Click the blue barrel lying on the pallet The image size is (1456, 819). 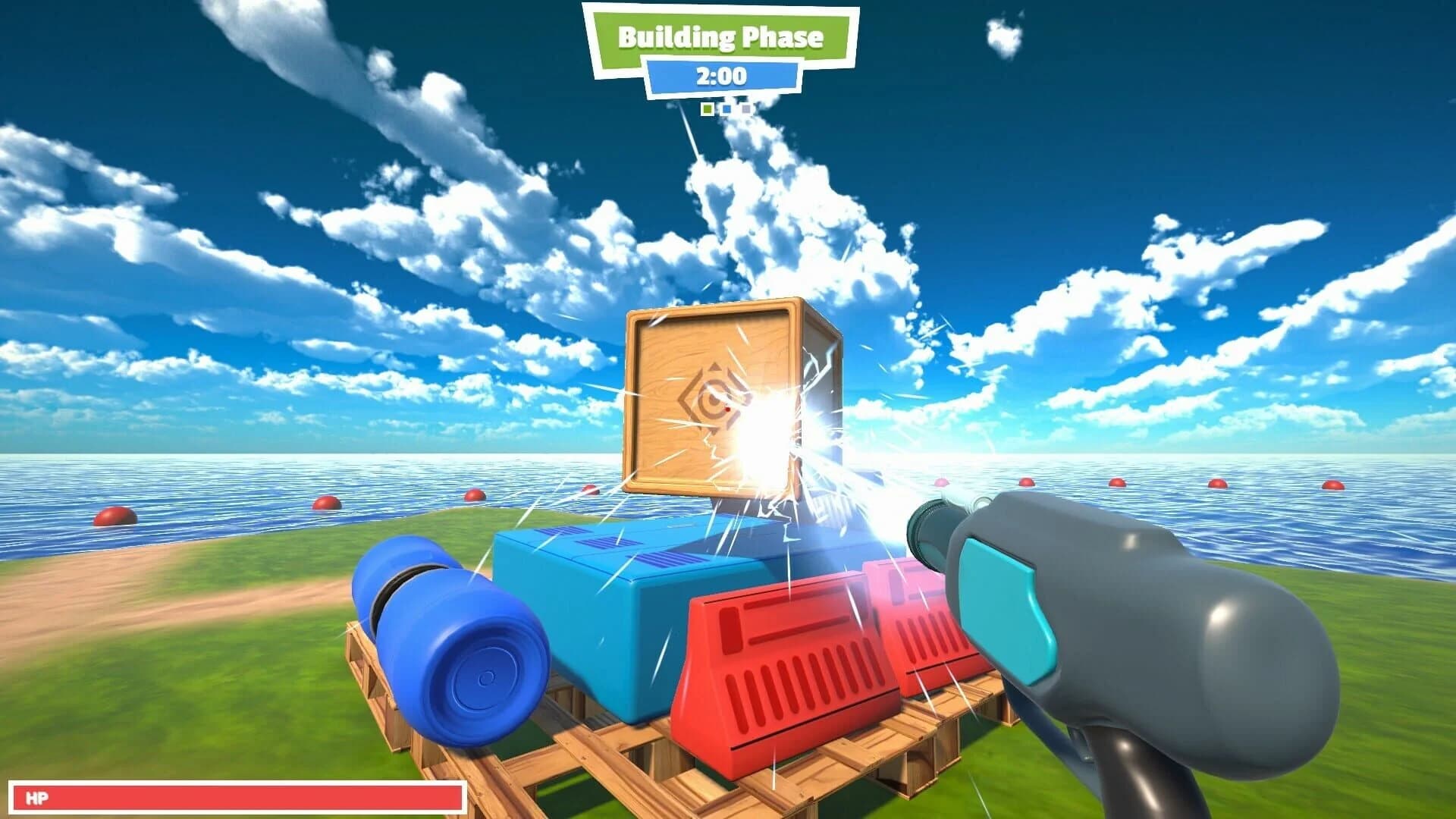tap(447, 637)
